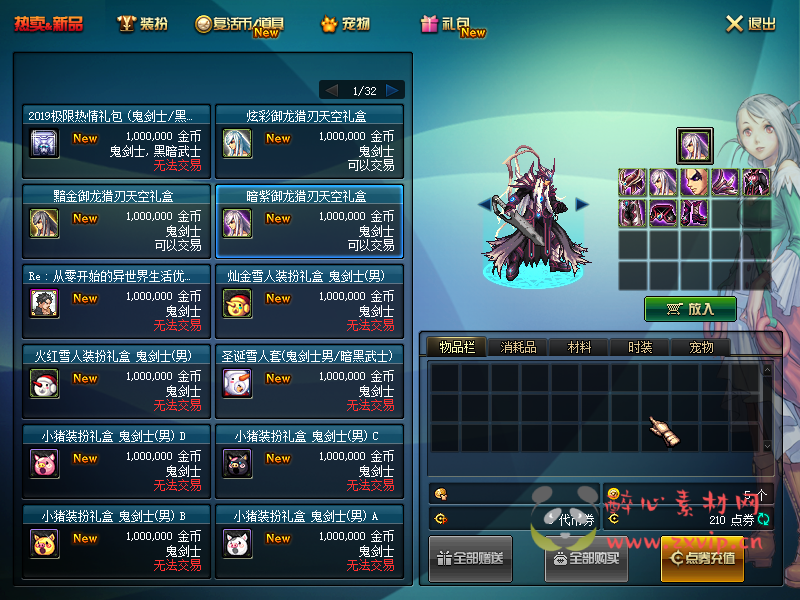Select the 2019极限热情礼包 item
The width and height of the screenshot is (800, 600).
116,142
